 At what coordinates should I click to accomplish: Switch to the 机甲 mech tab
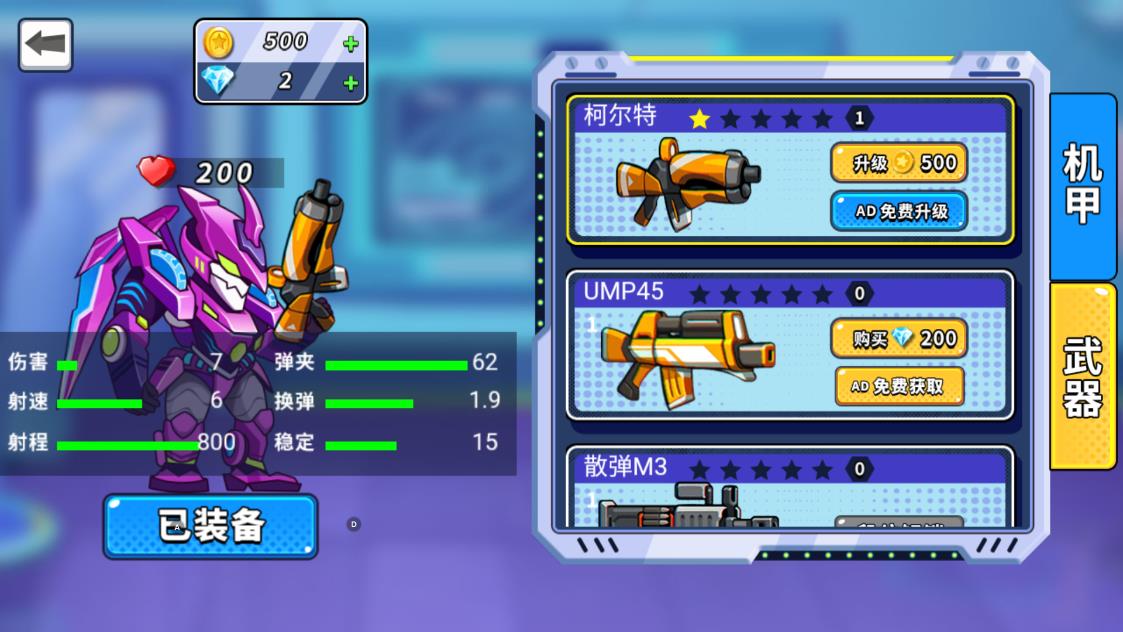click(x=1082, y=185)
